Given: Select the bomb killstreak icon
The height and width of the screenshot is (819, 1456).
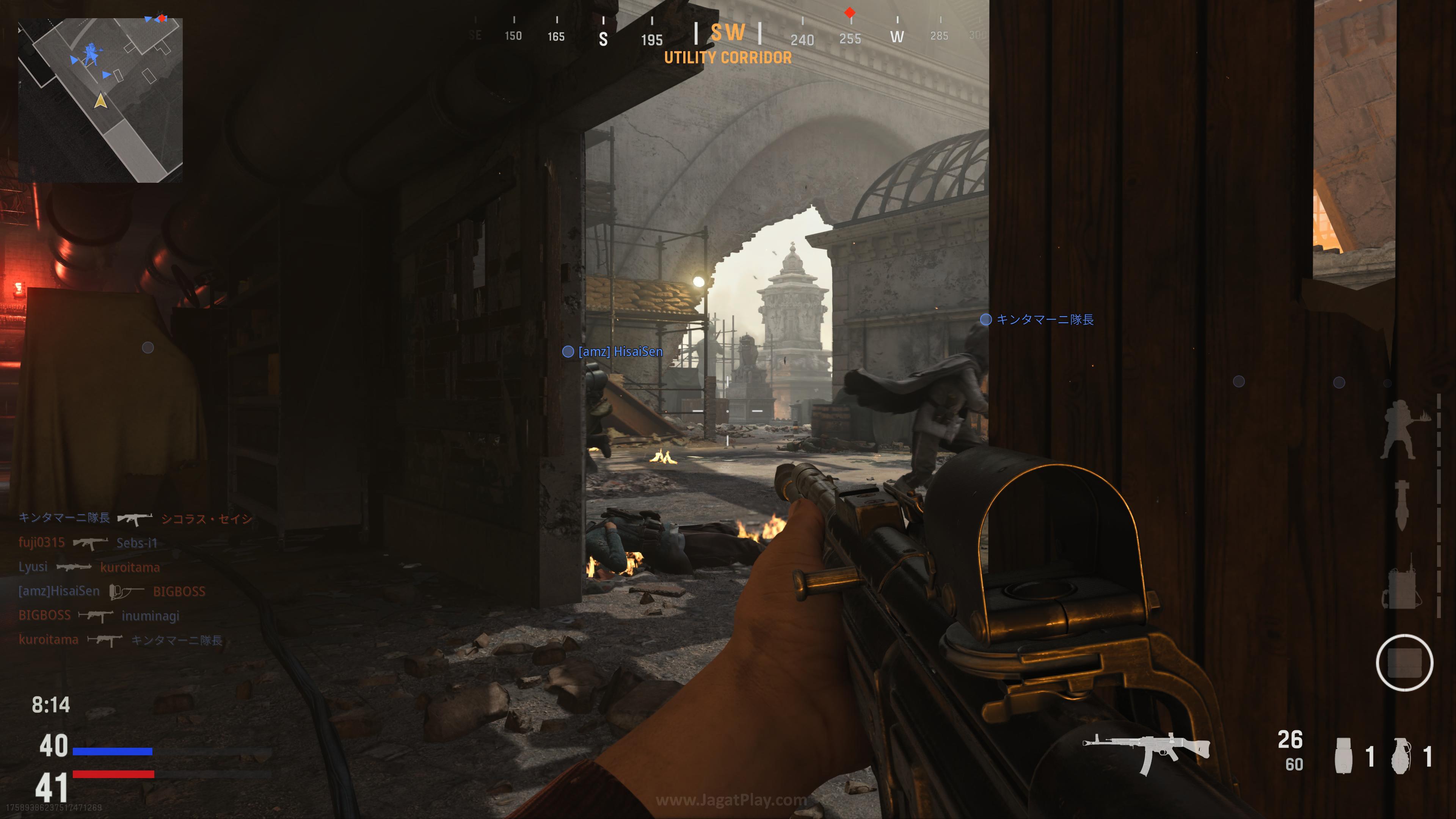Looking at the screenshot, I should (x=1402, y=505).
